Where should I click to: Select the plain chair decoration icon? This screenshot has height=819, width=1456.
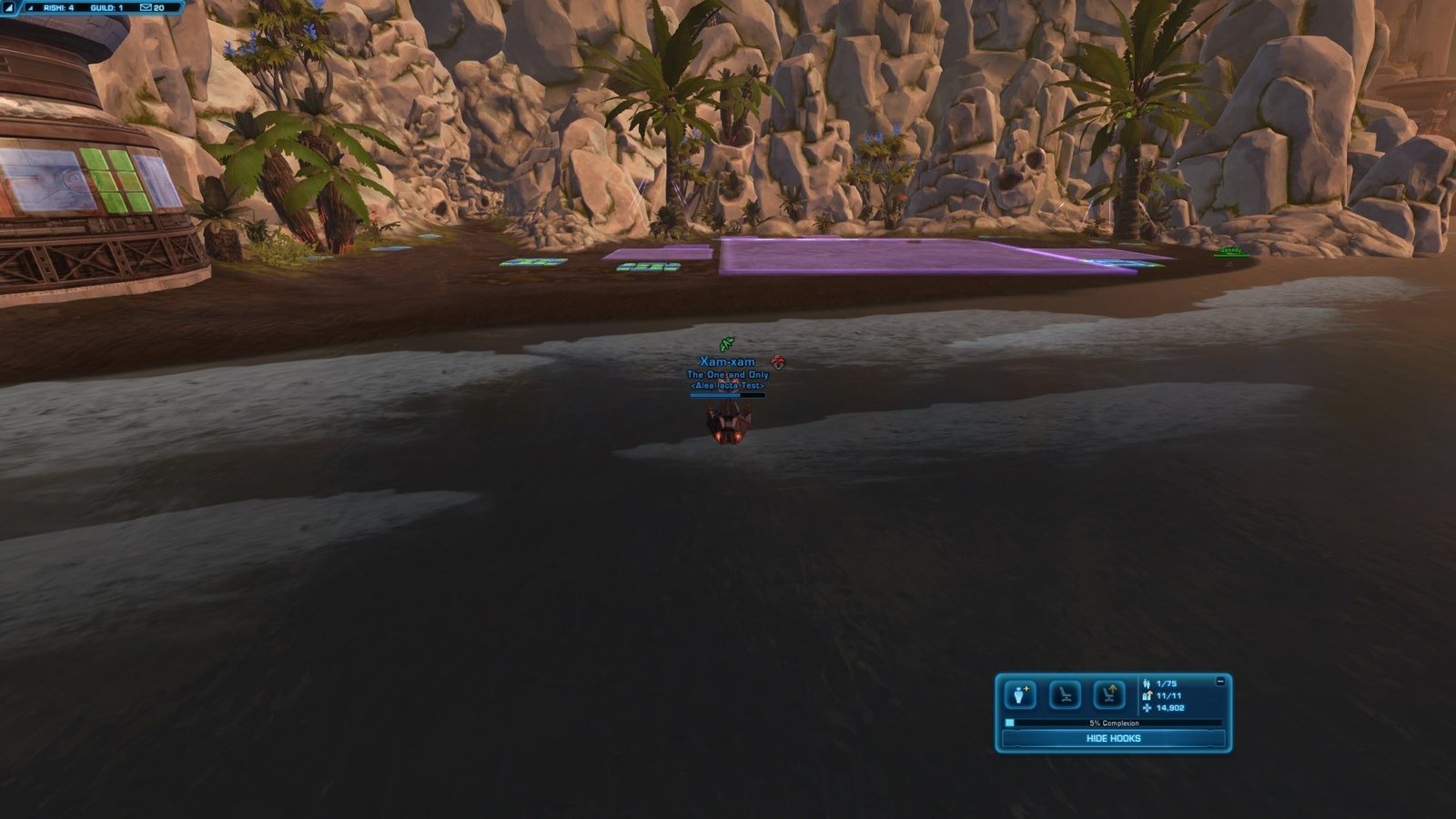click(1065, 695)
